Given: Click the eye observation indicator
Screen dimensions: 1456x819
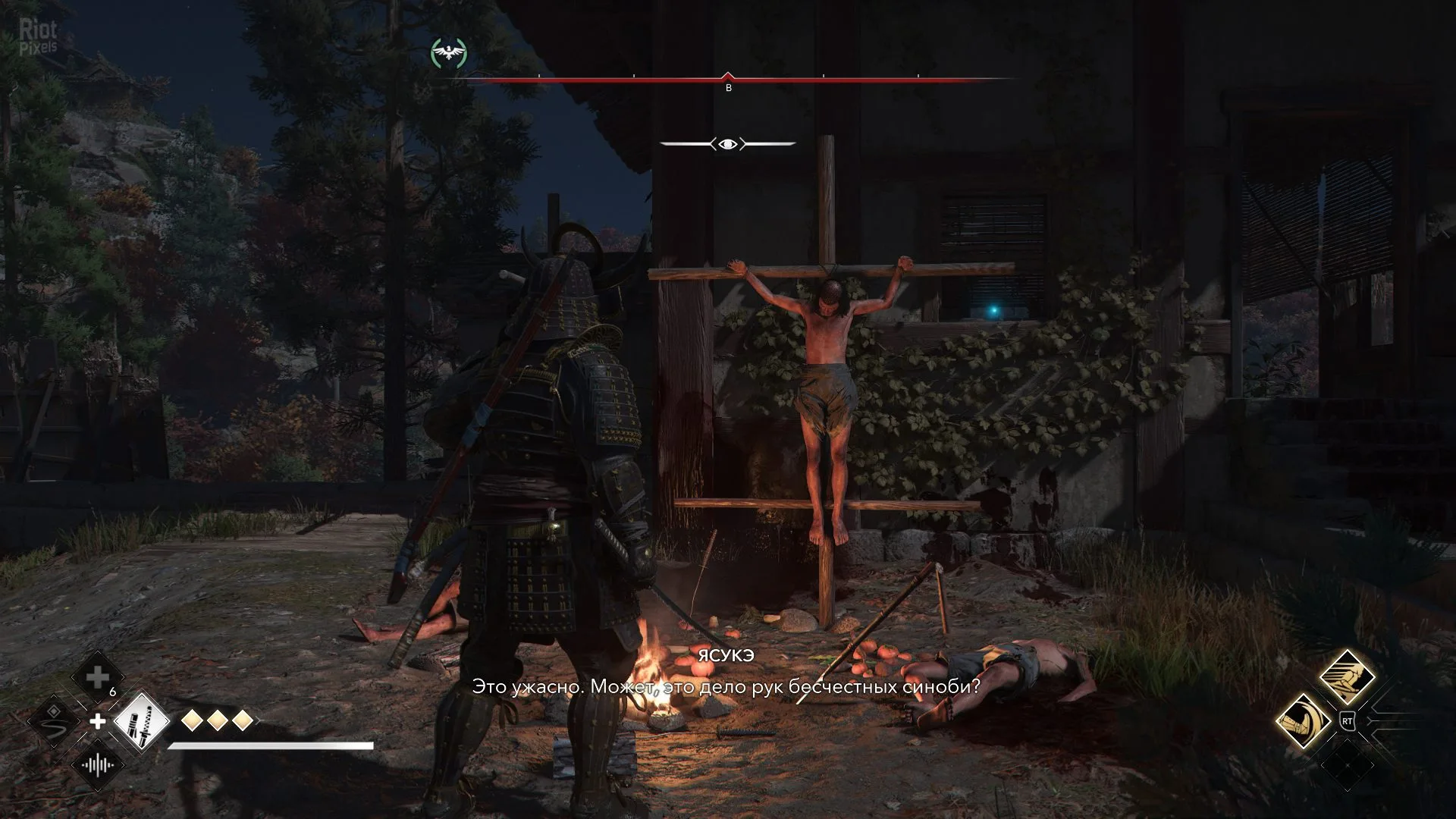Looking at the screenshot, I should 728,143.
